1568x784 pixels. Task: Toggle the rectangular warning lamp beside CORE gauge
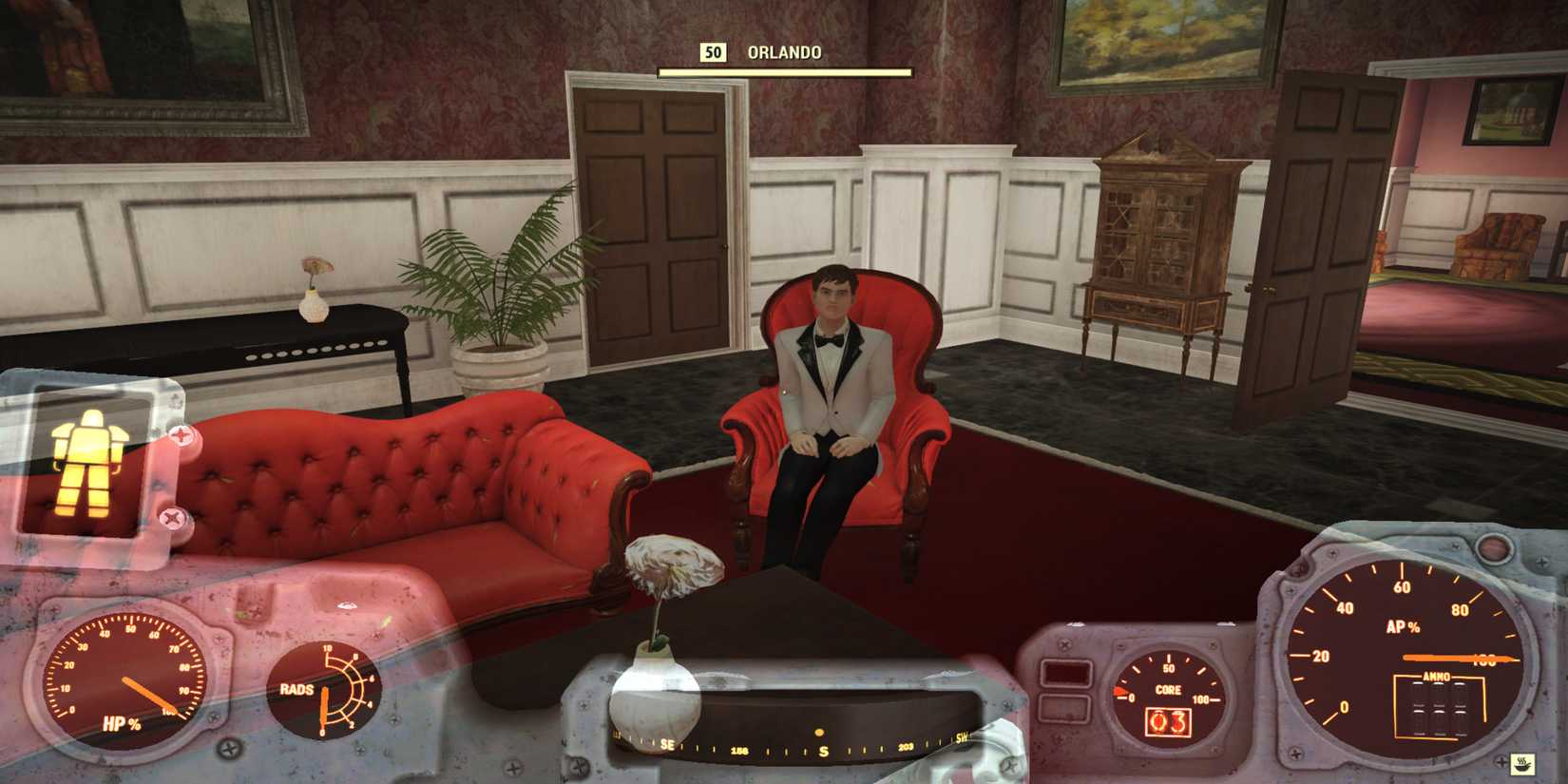1065,672
